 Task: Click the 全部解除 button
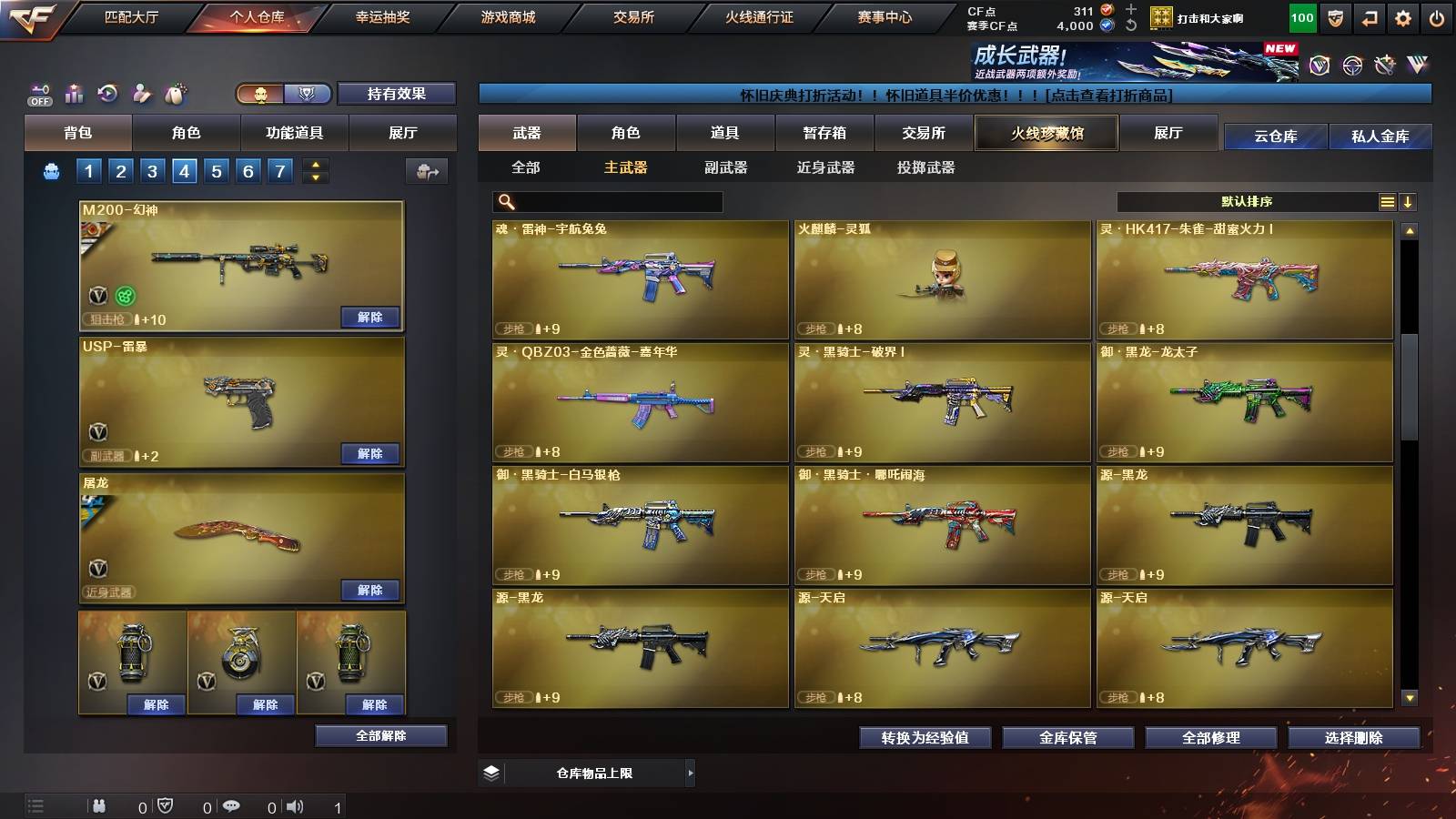coord(380,735)
